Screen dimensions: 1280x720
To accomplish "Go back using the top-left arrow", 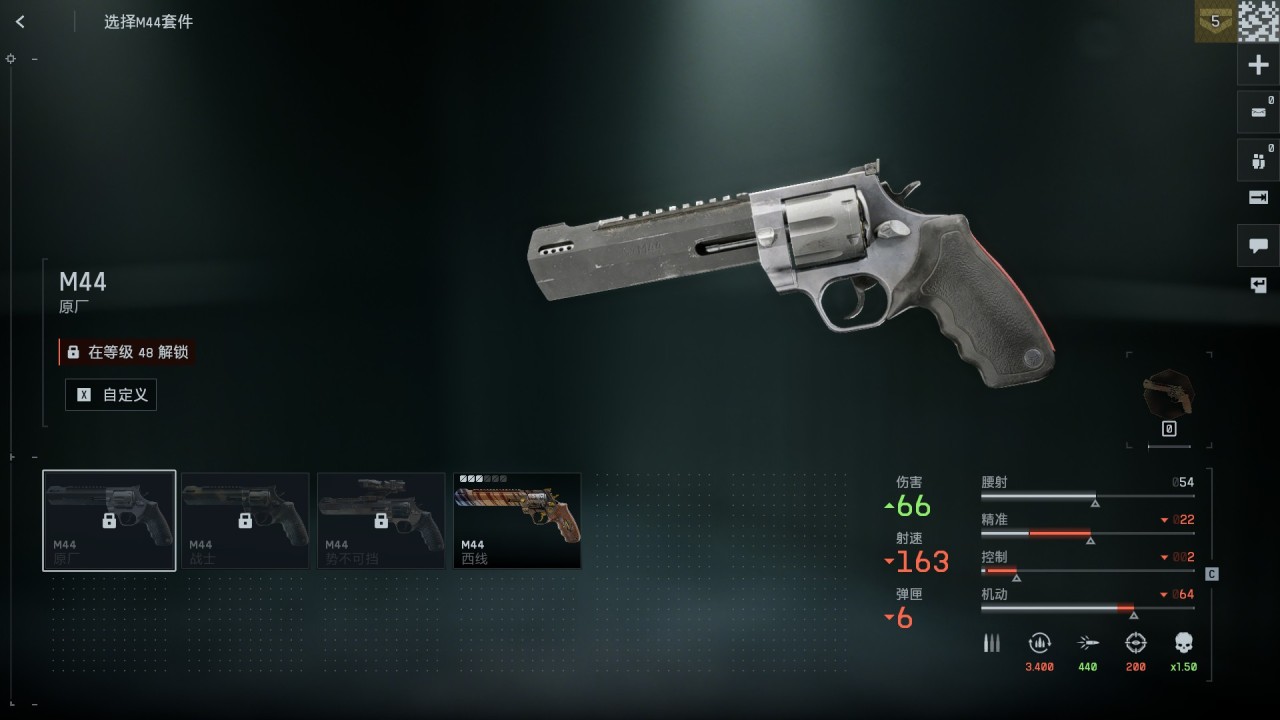I will point(20,22).
